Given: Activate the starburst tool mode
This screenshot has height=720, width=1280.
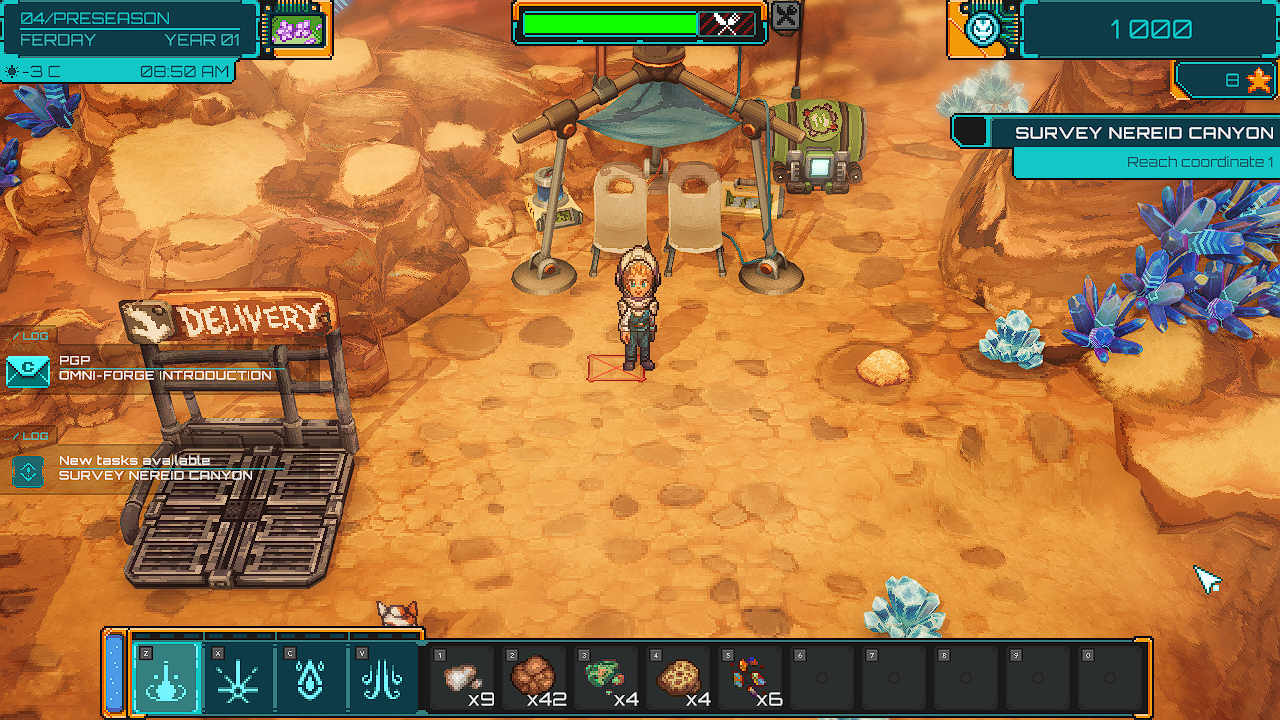Looking at the screenshot, I should (x=238, y=676).
